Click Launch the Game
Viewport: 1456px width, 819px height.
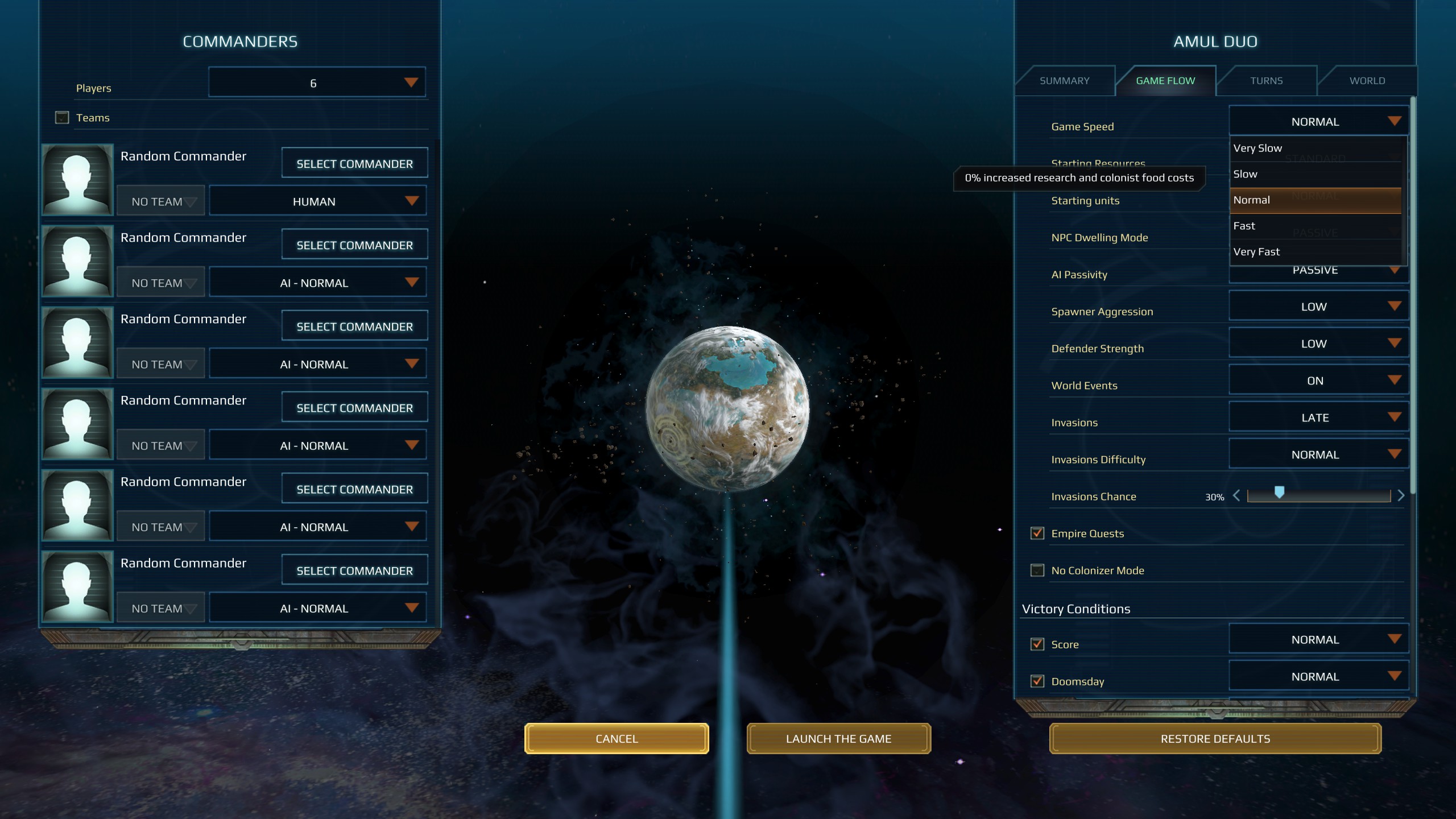[838, 738]
